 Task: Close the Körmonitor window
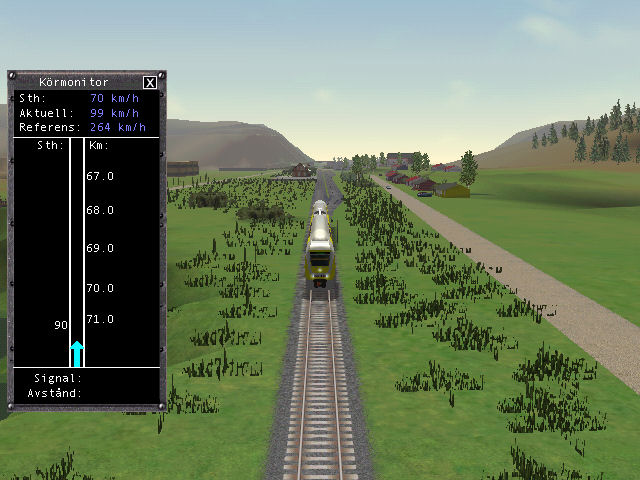pos(150,83)
